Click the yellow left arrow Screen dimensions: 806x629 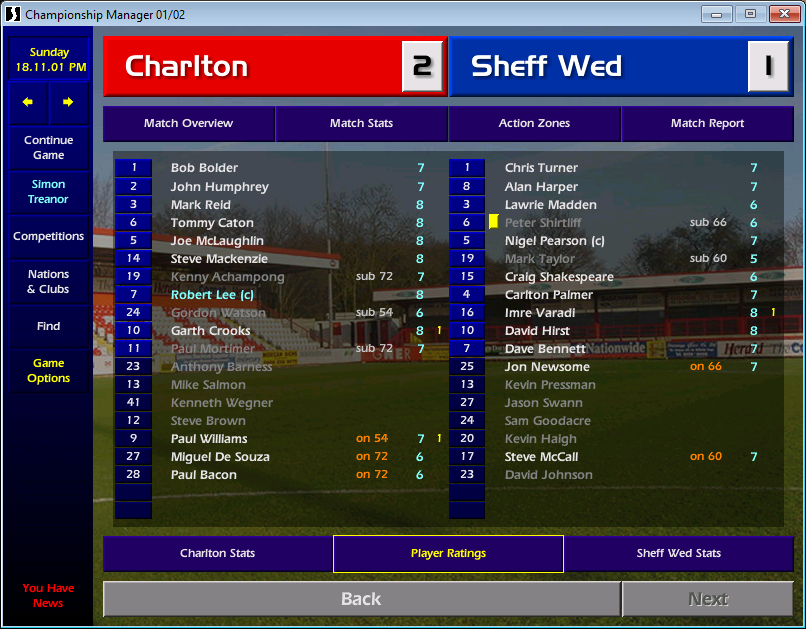[28, 102]
